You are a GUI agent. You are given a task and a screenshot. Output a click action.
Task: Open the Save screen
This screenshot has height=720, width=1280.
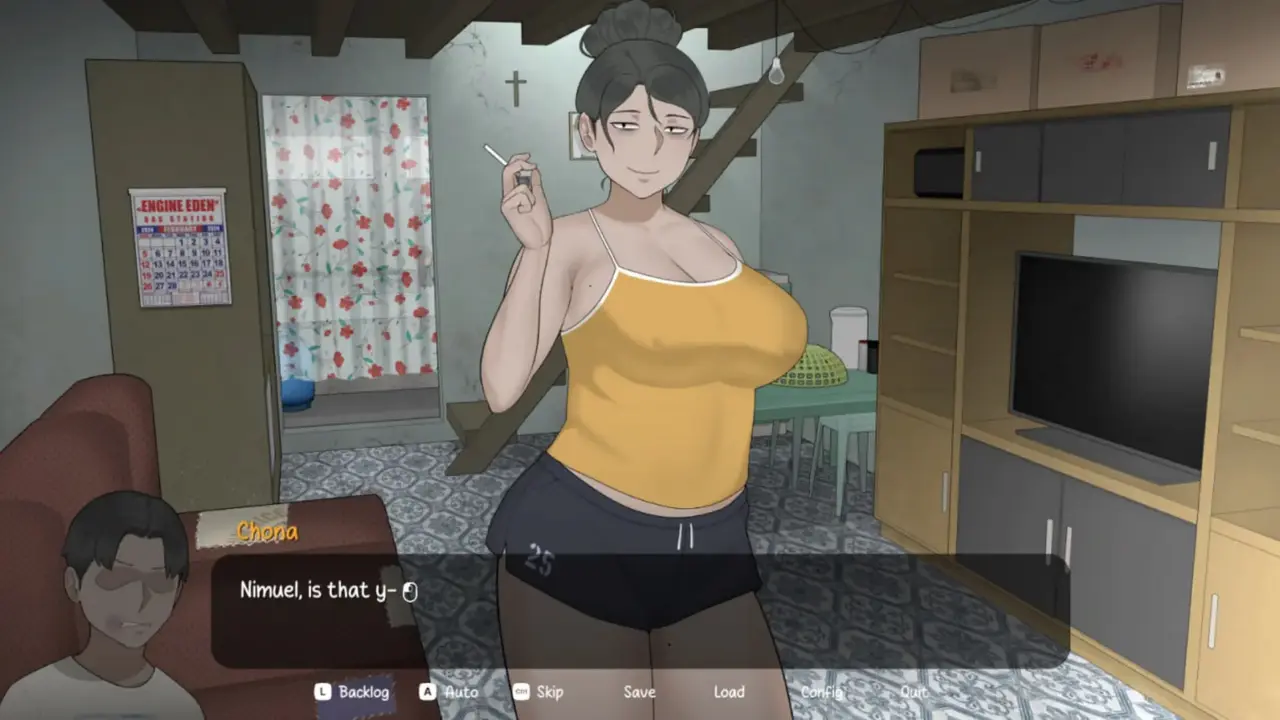point(640,692)
